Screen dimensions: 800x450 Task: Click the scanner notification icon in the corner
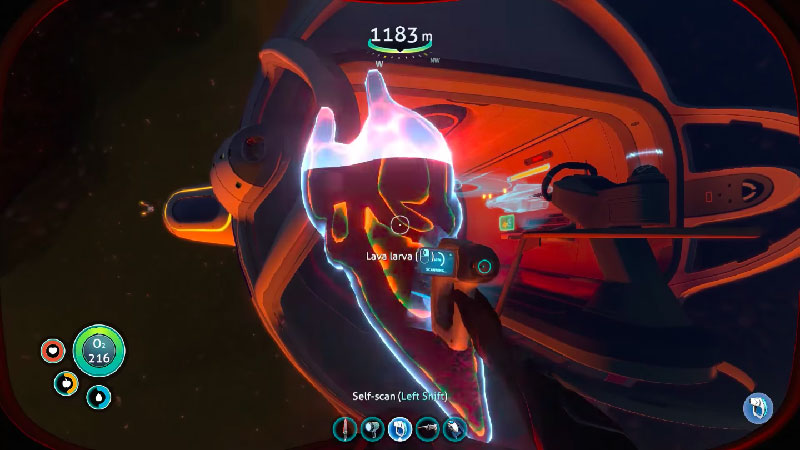757,407
